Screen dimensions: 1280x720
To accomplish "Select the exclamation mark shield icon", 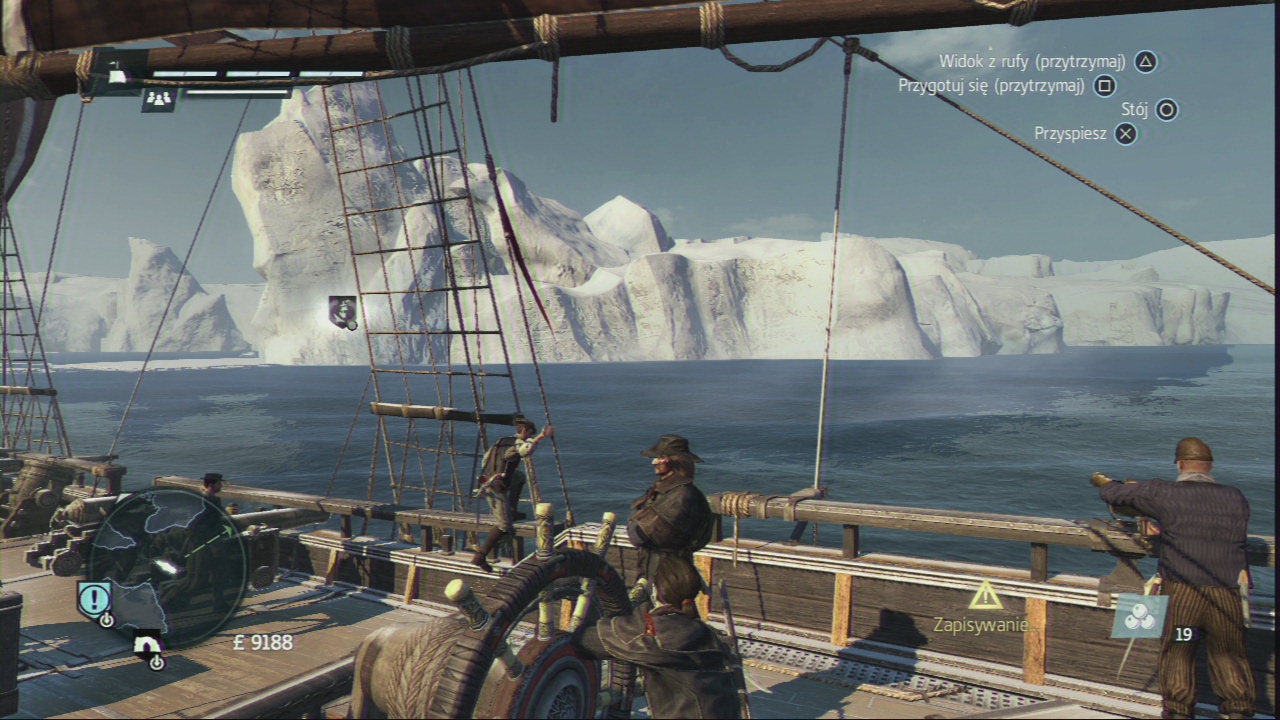I will pos(94,599).
